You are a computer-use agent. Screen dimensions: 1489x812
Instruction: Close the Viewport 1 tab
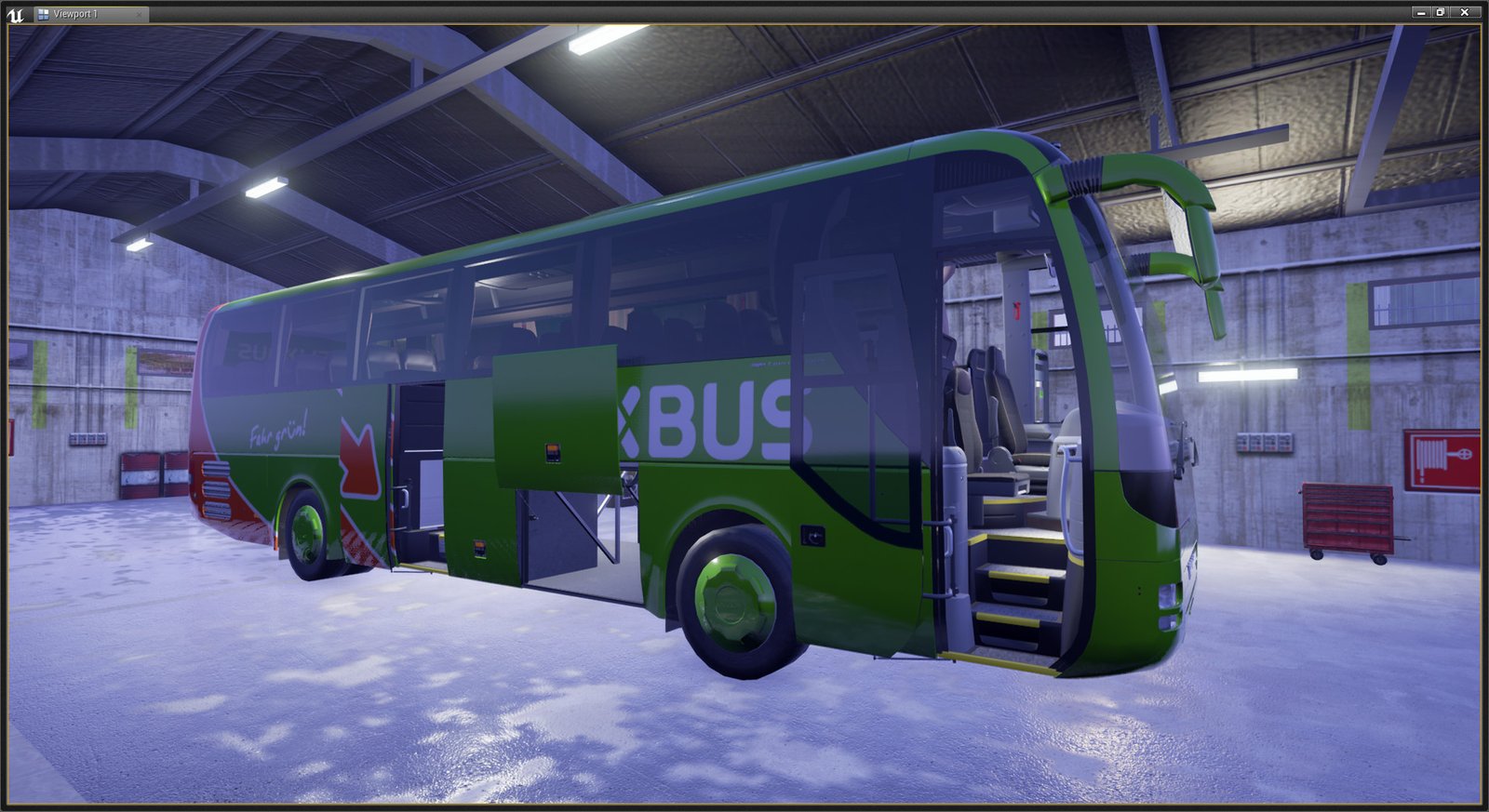139,14
